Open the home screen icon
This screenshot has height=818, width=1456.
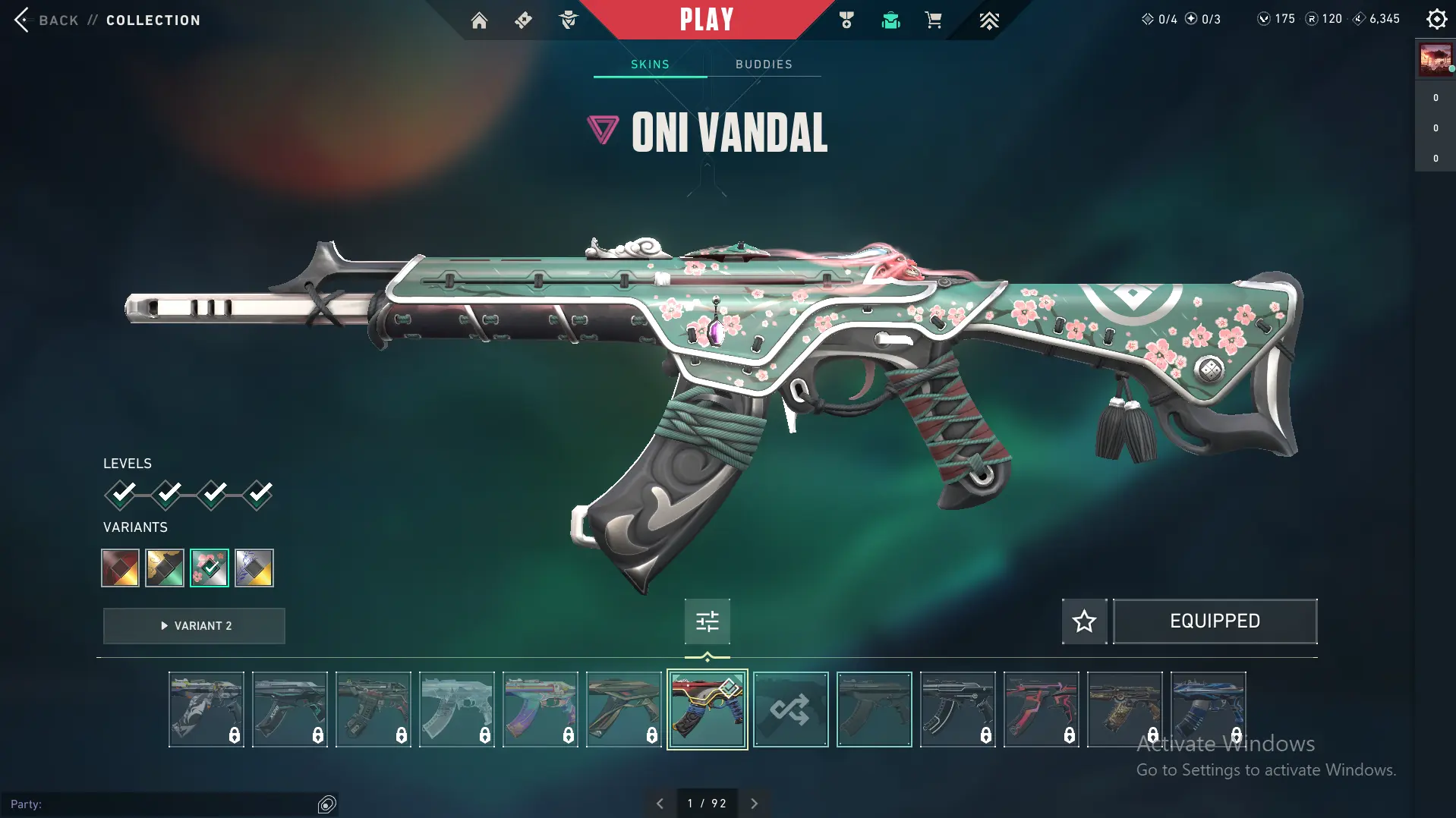tap(479, 20)
